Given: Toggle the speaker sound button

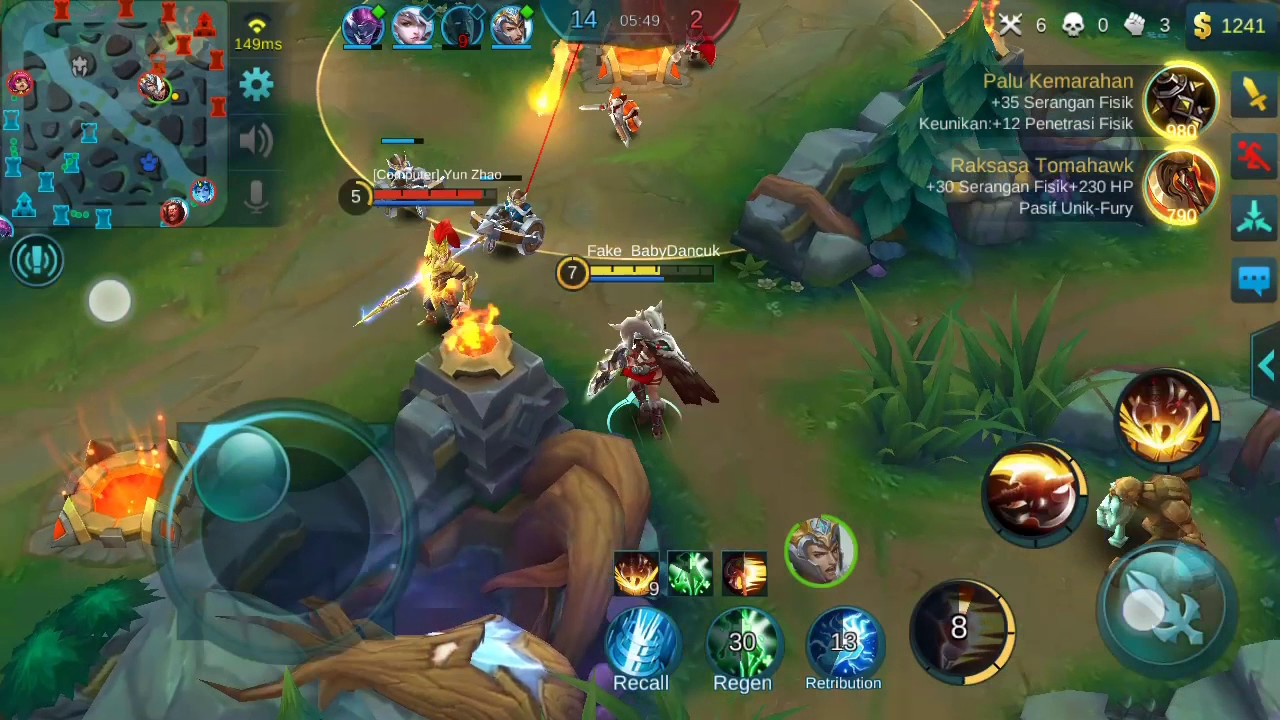Looking at the screenshot, I should click(256, 141).
